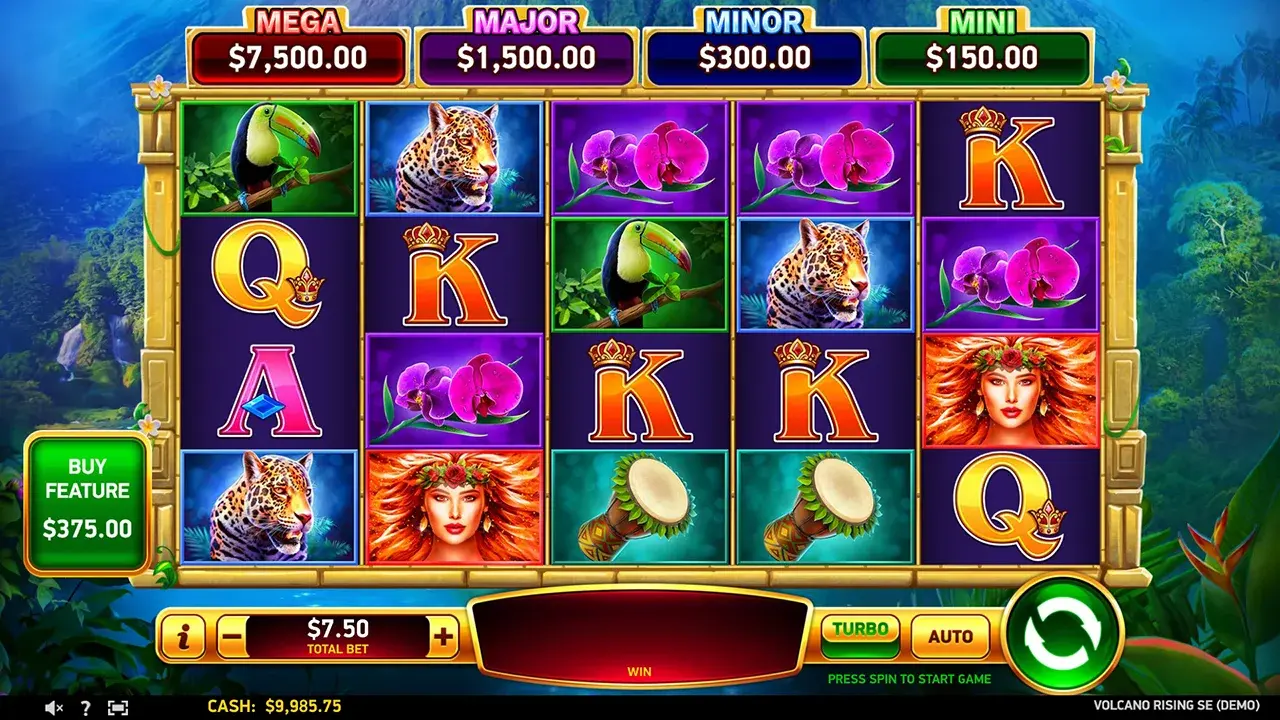Mute sound with the speaker icon
This screenshot has width=1280, height=720.
coord(55,707)
